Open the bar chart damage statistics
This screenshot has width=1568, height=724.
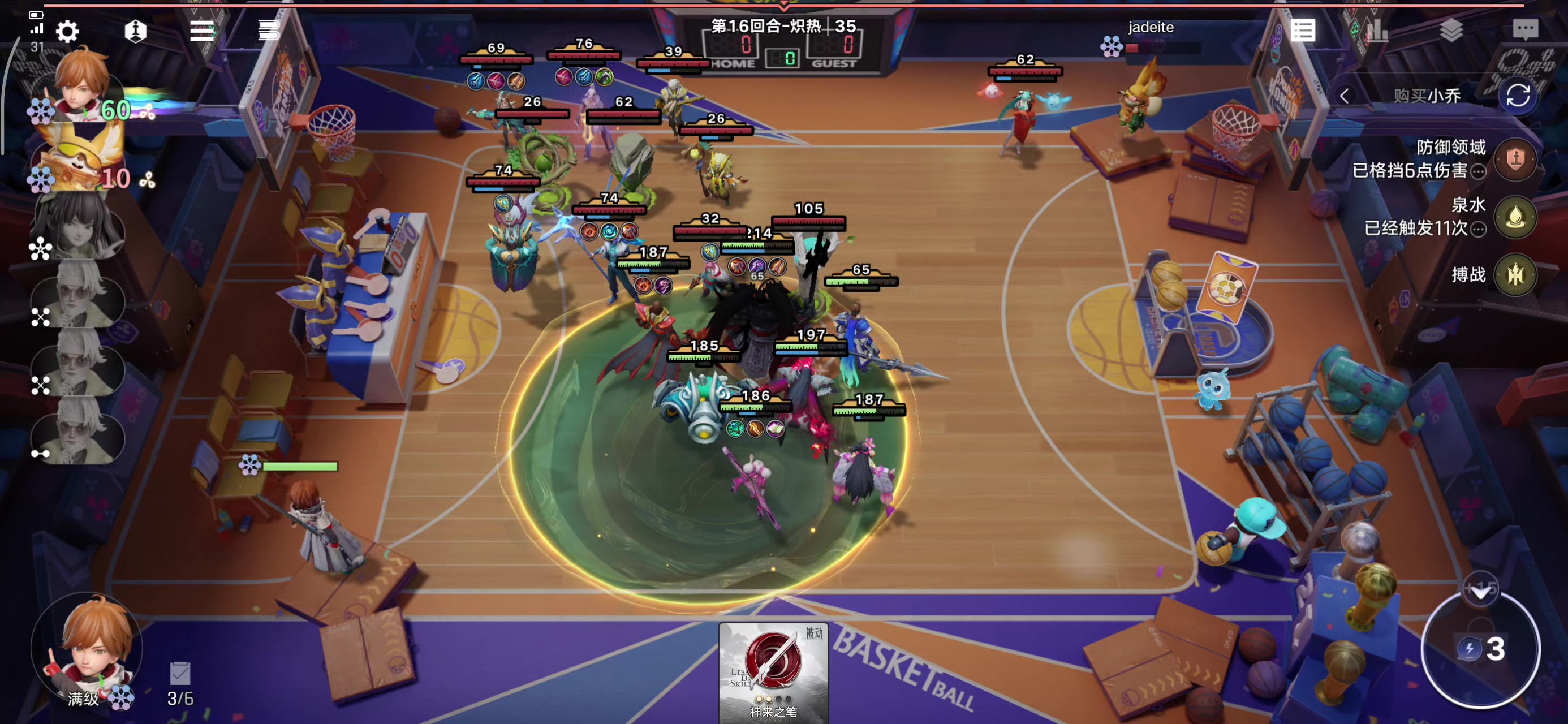coord(1377,29)
